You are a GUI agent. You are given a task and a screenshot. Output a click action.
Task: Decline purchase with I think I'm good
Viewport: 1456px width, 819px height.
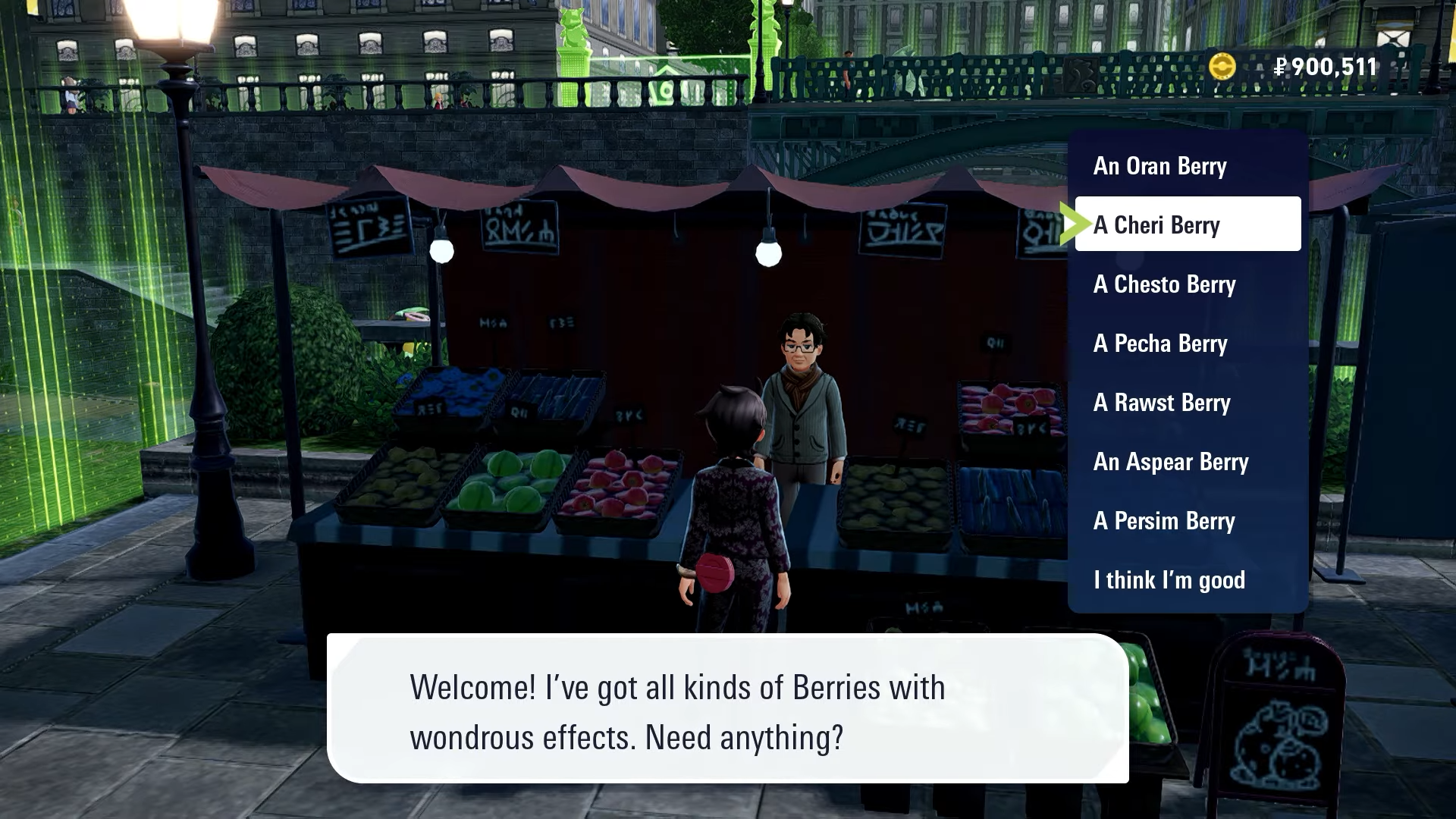[1169, 579]
